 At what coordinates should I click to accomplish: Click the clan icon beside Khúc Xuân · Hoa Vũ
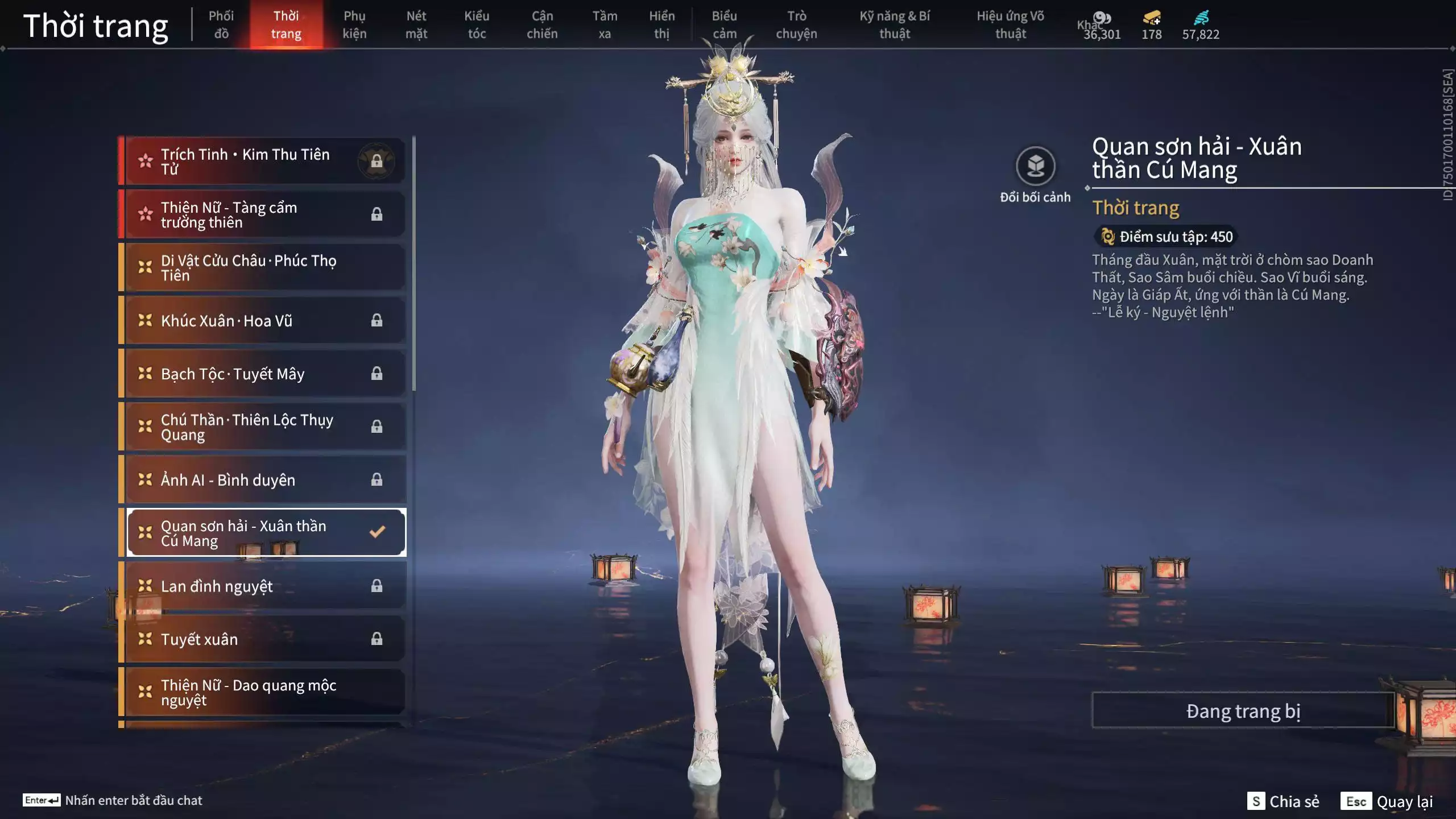click(144, 320)
